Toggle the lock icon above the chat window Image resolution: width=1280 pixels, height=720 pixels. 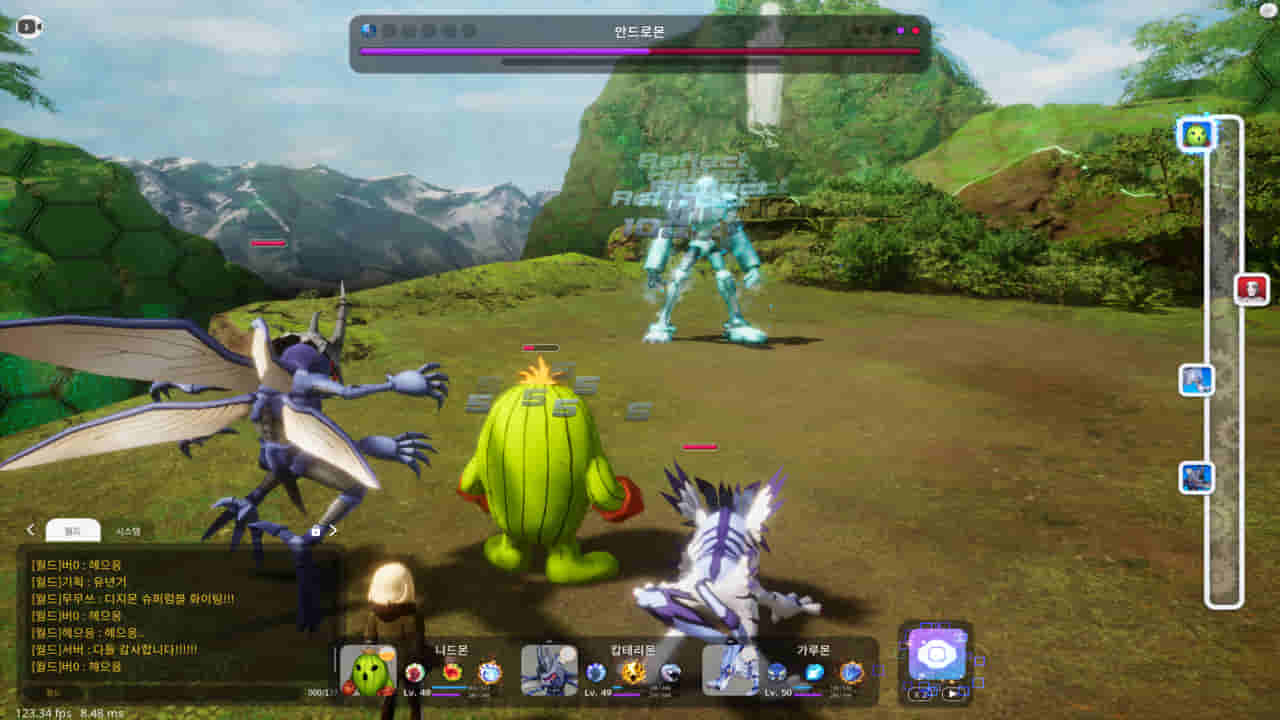(x=316, y=531)
